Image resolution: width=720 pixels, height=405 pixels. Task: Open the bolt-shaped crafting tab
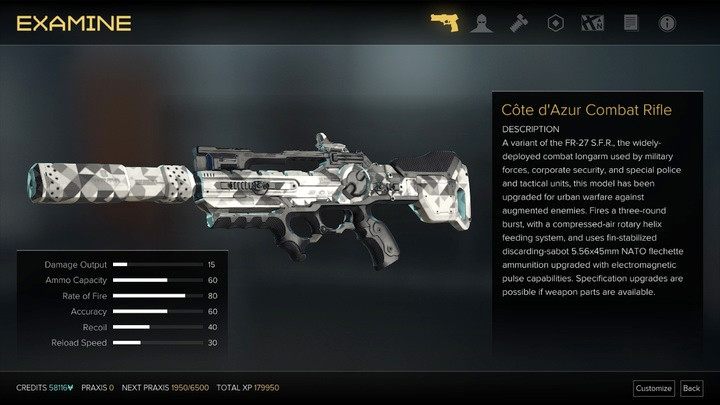coord(518,21)
